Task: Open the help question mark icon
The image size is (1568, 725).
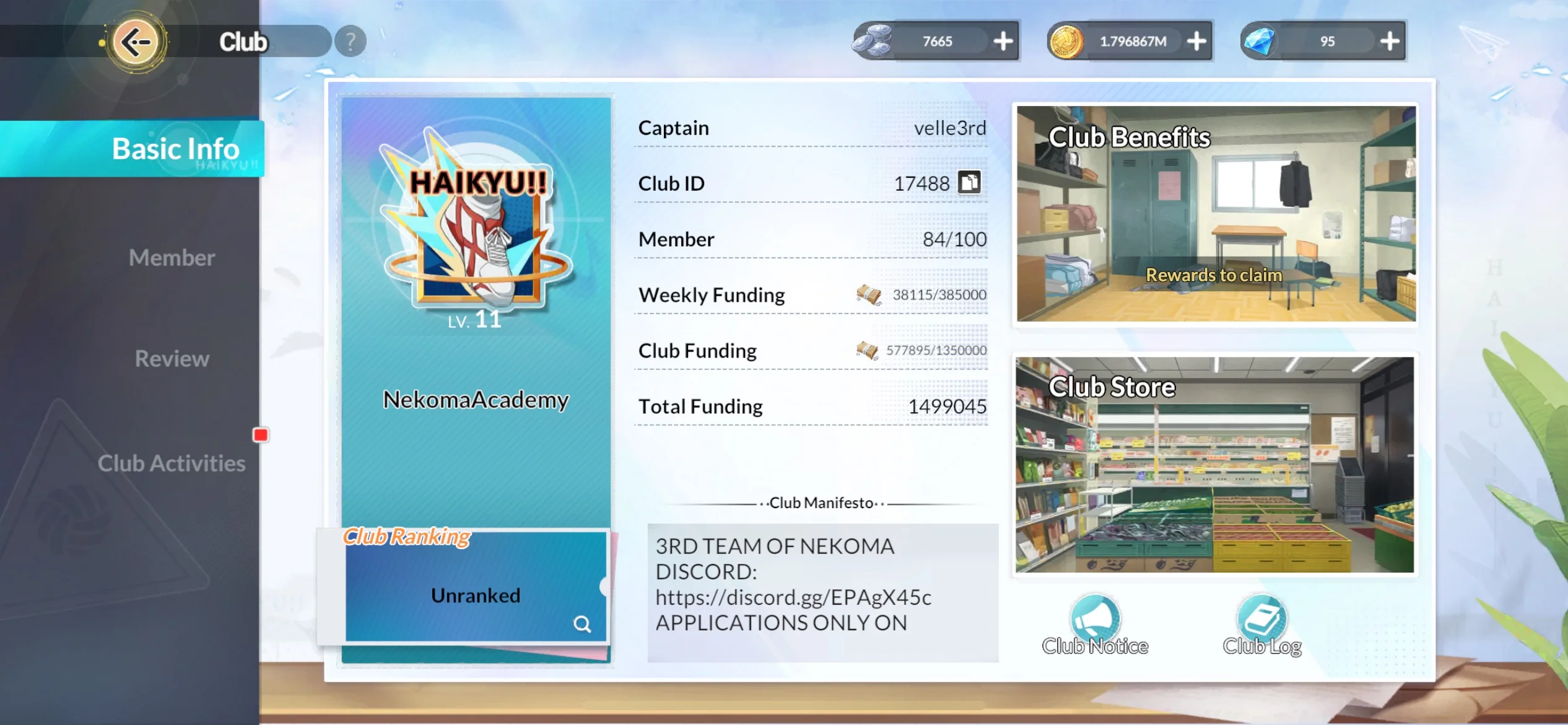Action: [x=350, y=40]
